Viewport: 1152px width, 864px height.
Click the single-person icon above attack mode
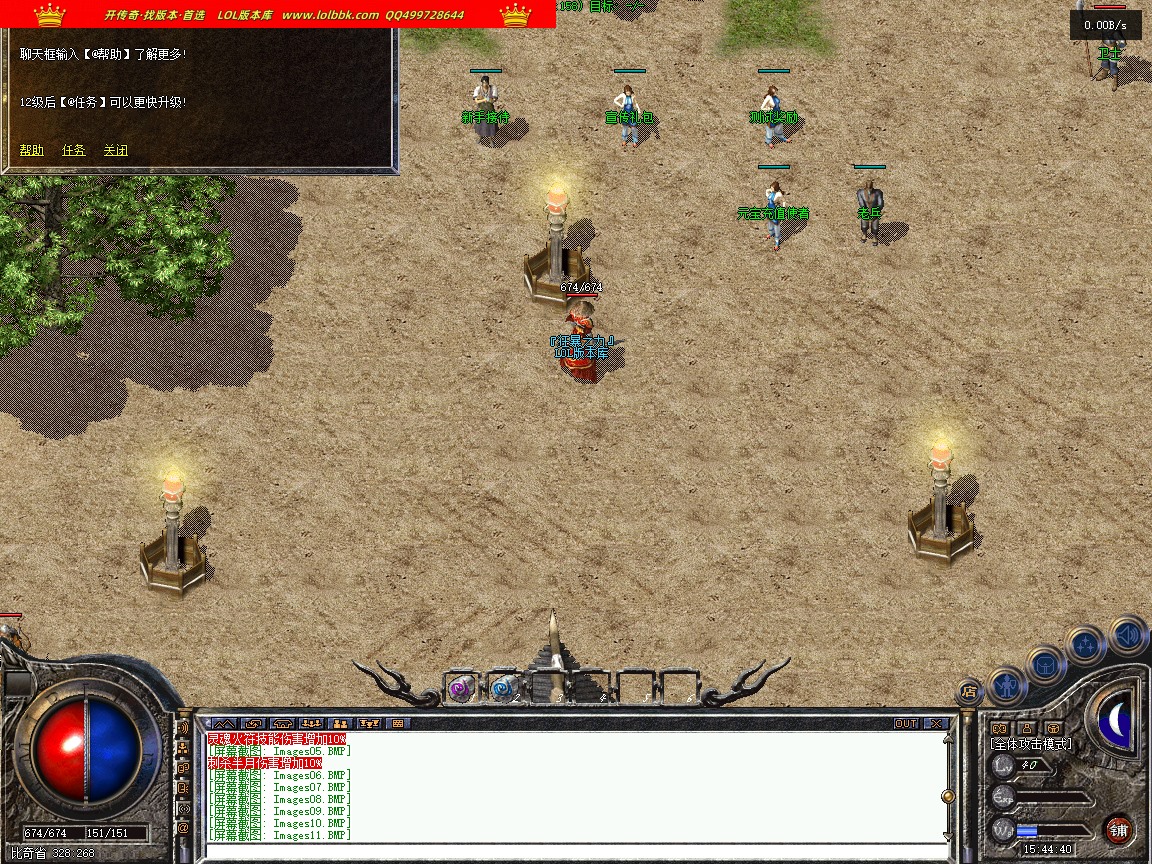[x=1027, y=728]
